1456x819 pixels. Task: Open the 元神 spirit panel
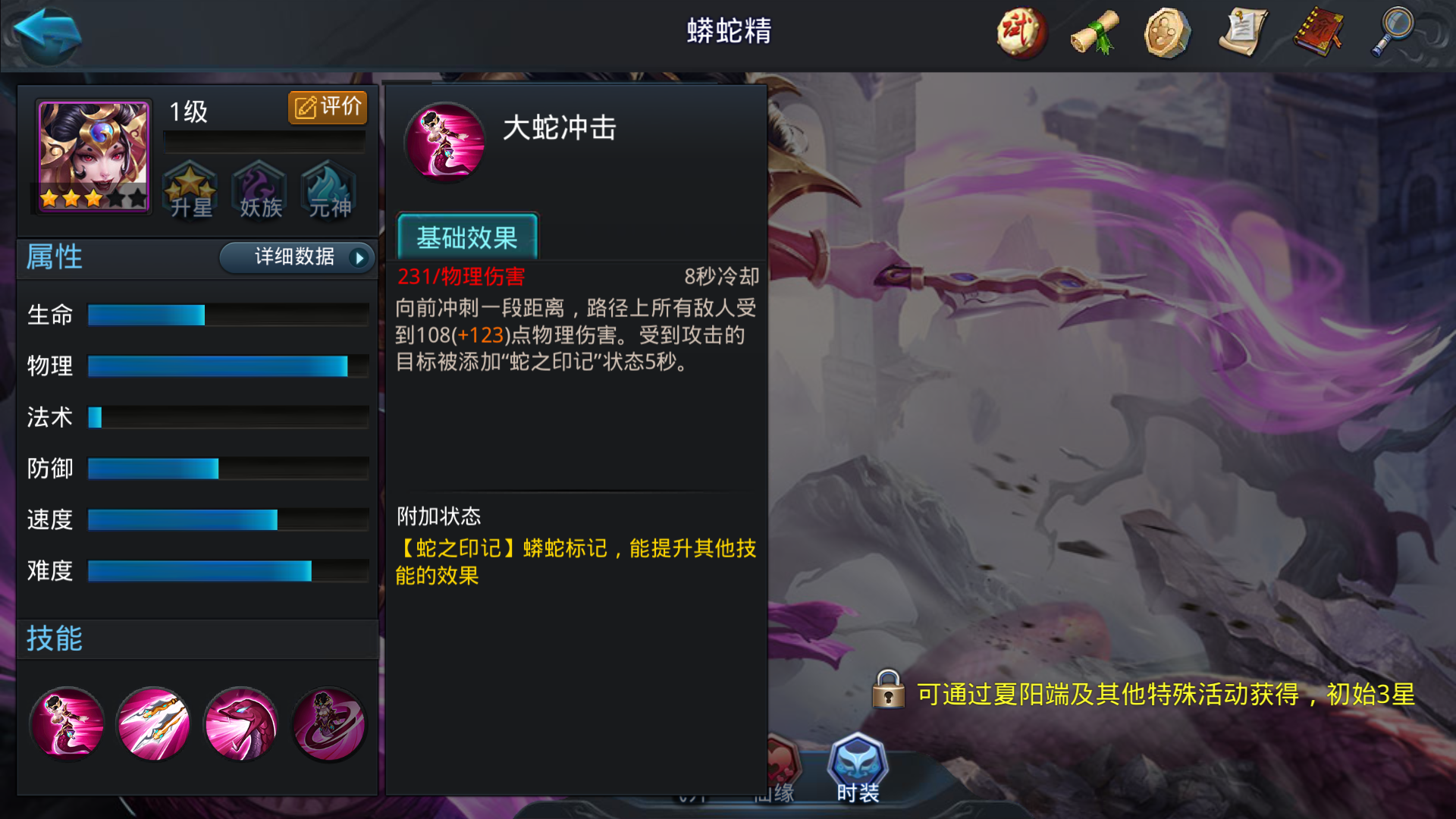point(328,191)
